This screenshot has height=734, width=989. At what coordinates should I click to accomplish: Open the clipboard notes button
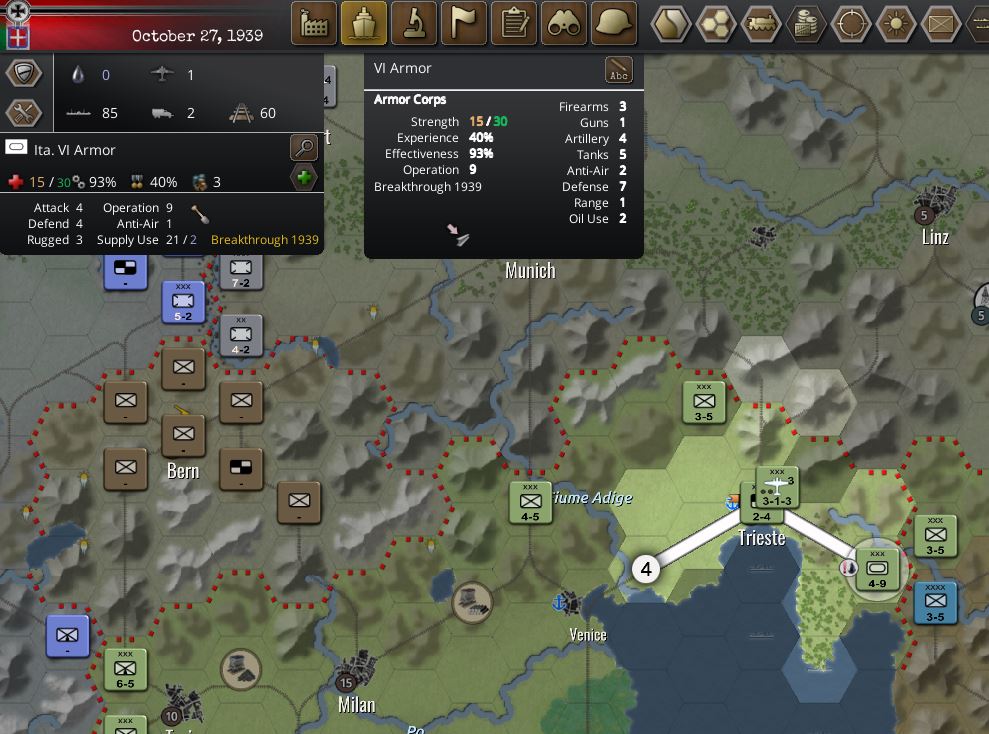coord(514,23)
